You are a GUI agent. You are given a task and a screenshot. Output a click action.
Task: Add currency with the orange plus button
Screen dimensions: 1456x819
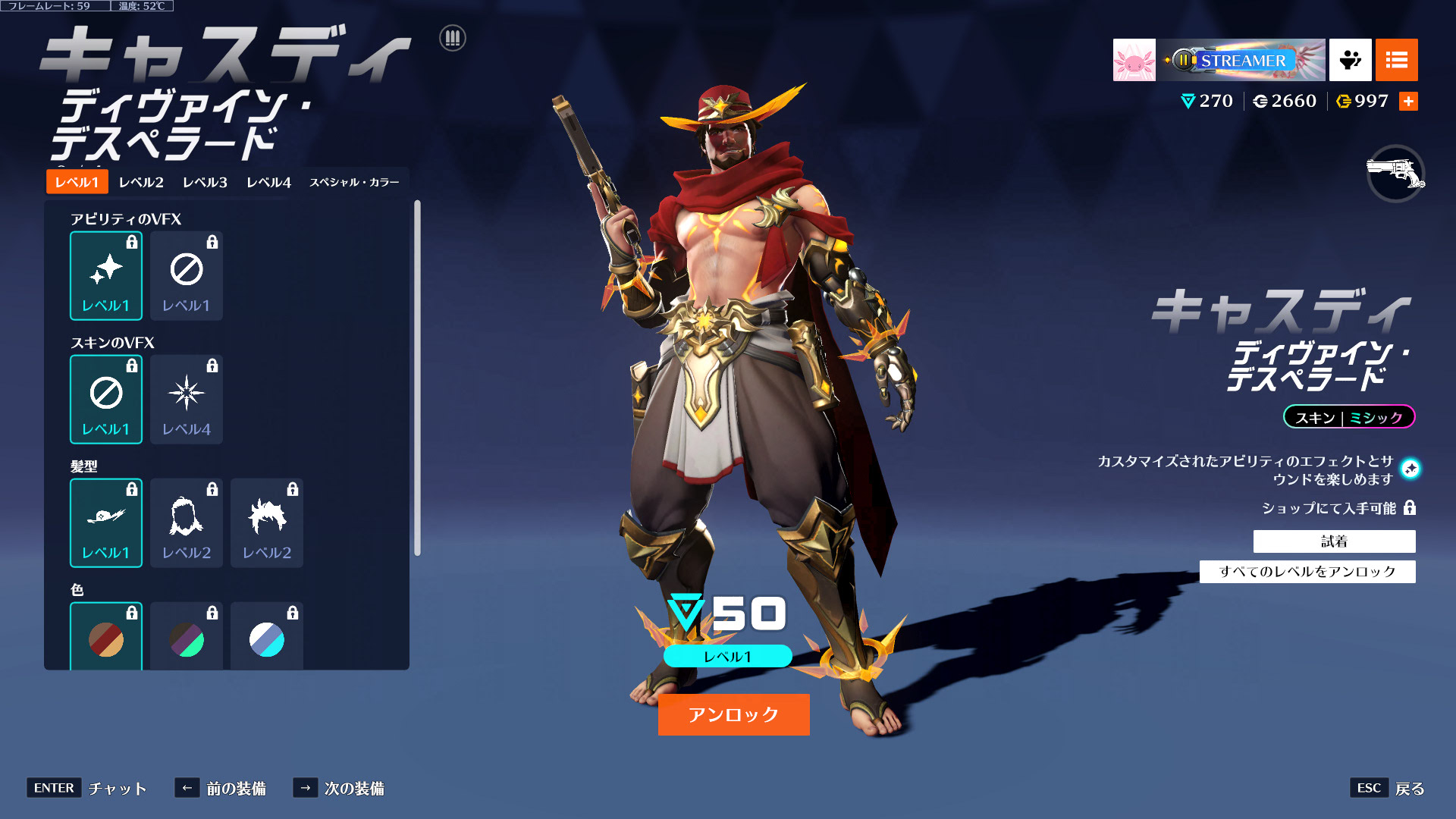click(1408, 102)
